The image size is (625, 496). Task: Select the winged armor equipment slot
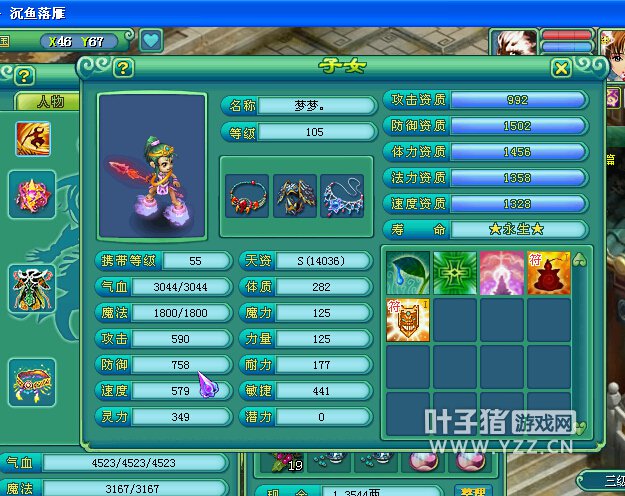pos(295,196)
